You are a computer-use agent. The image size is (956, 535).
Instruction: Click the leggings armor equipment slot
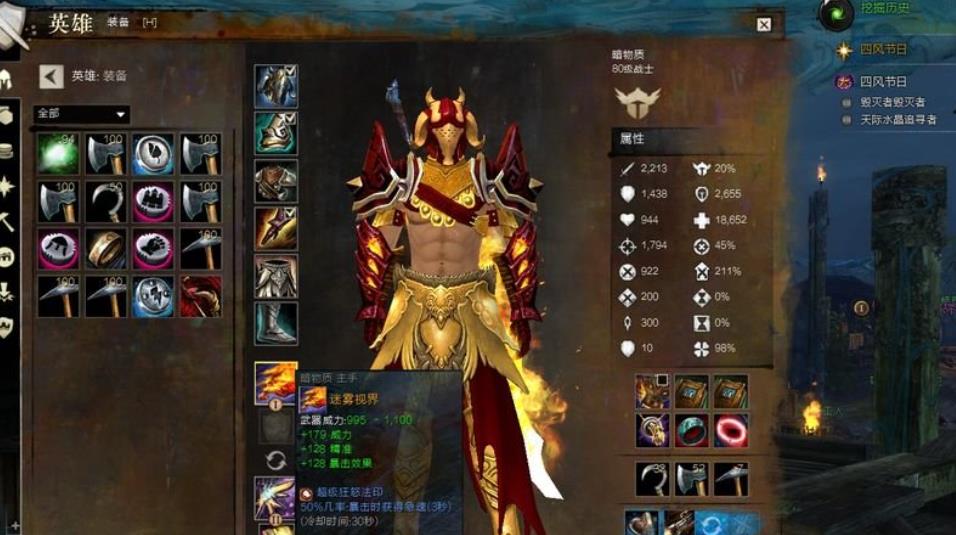[275, 276]
